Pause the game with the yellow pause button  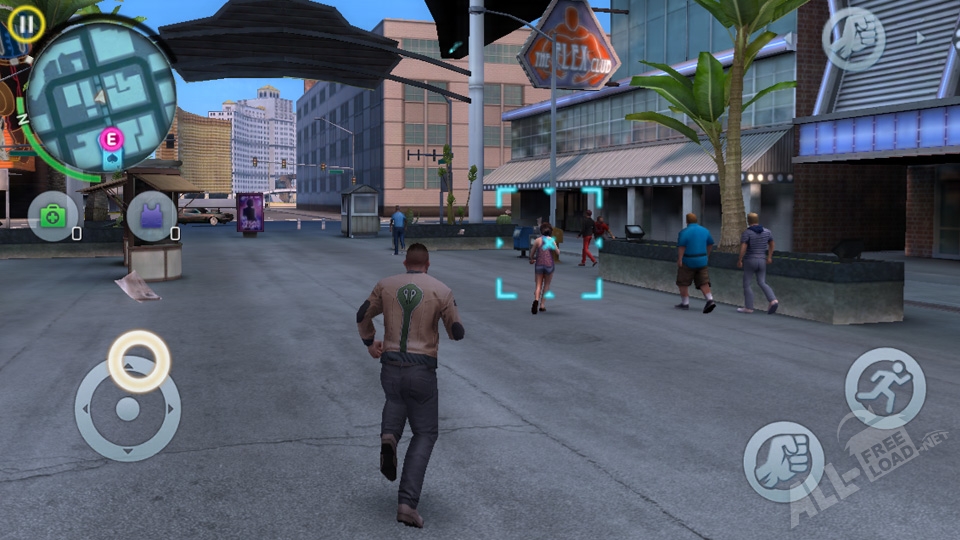point(26,22)
